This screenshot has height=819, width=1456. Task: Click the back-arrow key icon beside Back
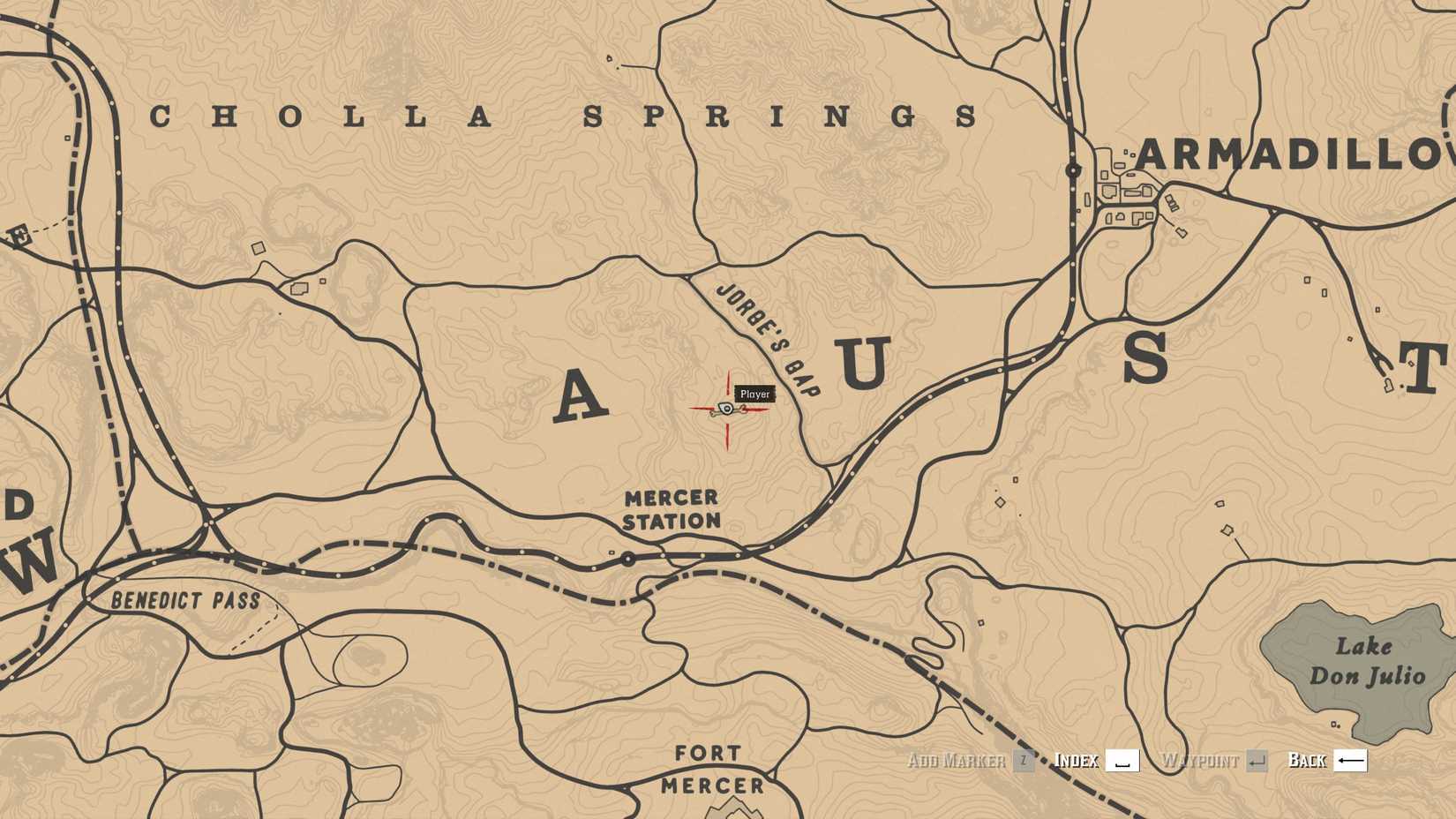point(1352,760)
